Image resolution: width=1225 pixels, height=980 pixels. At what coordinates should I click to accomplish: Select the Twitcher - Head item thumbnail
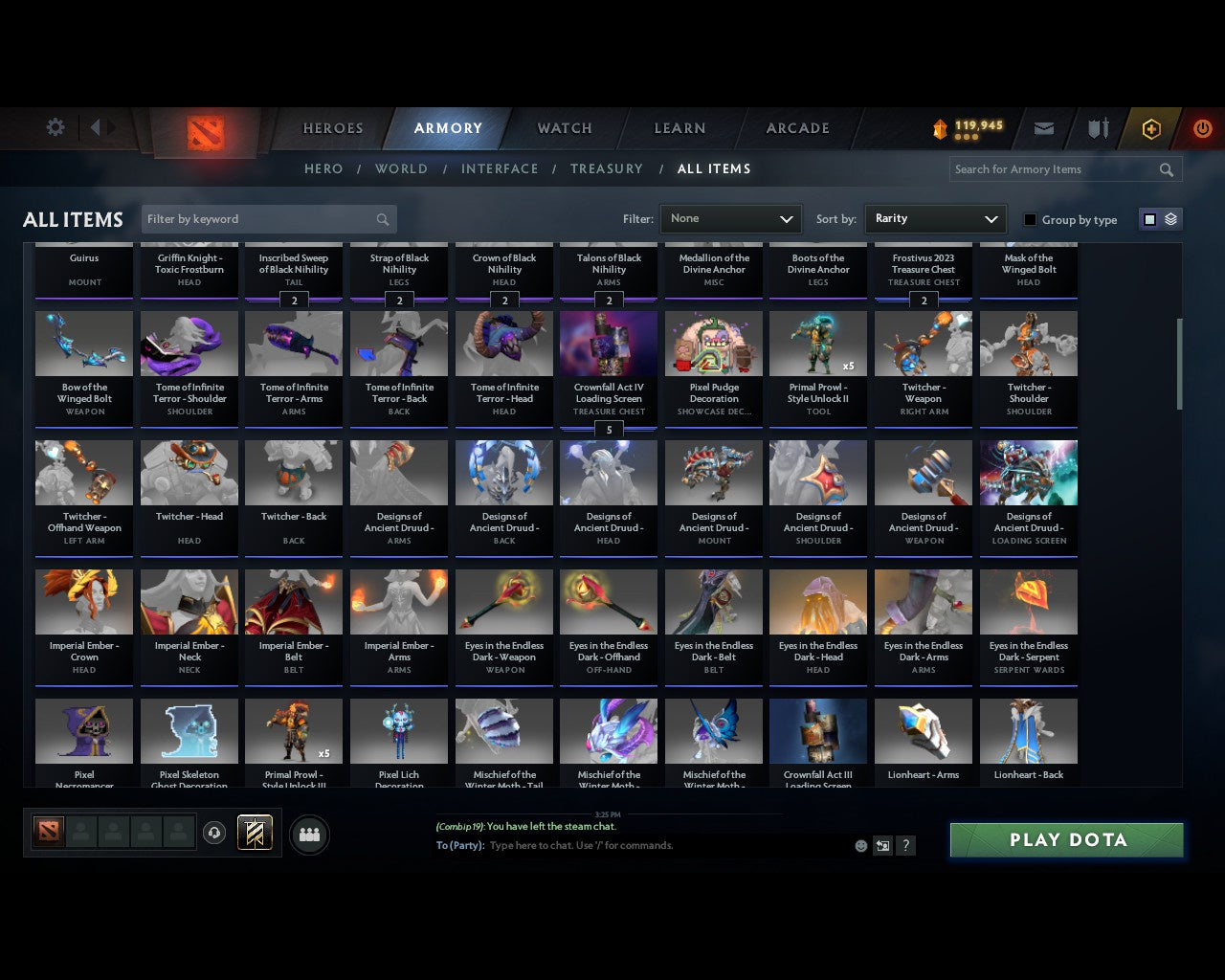pos(189,472)
